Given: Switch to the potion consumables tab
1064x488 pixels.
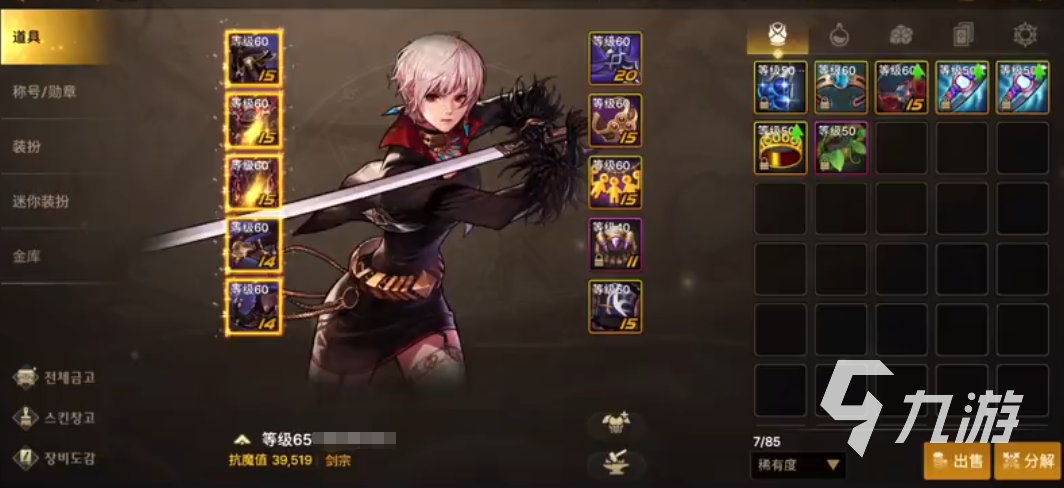Looking at the screenshot, I should tap(838, 36).
